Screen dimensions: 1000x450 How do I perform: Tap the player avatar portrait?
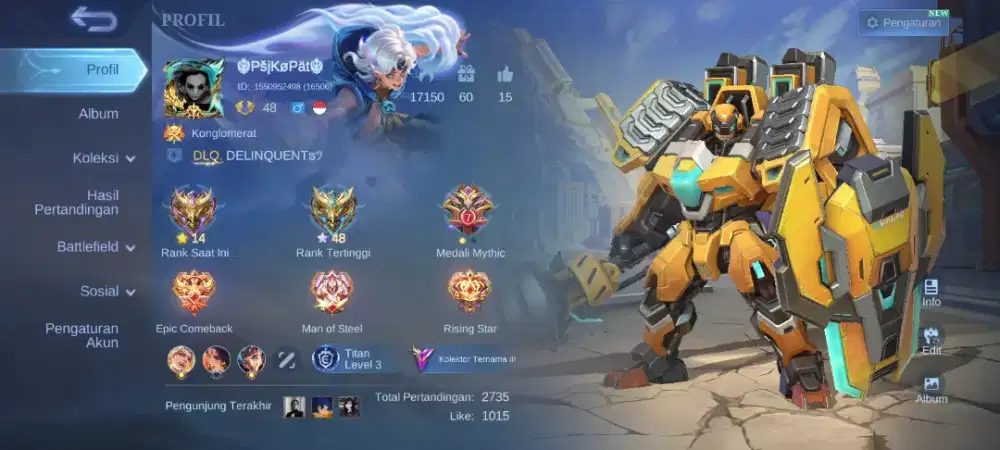(193, 89)
